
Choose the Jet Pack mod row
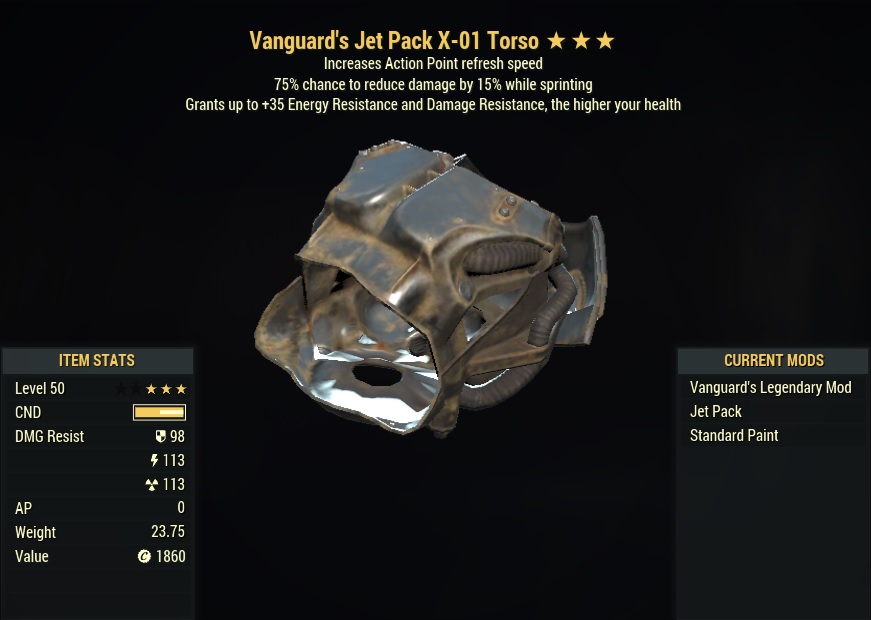(716, 412)
